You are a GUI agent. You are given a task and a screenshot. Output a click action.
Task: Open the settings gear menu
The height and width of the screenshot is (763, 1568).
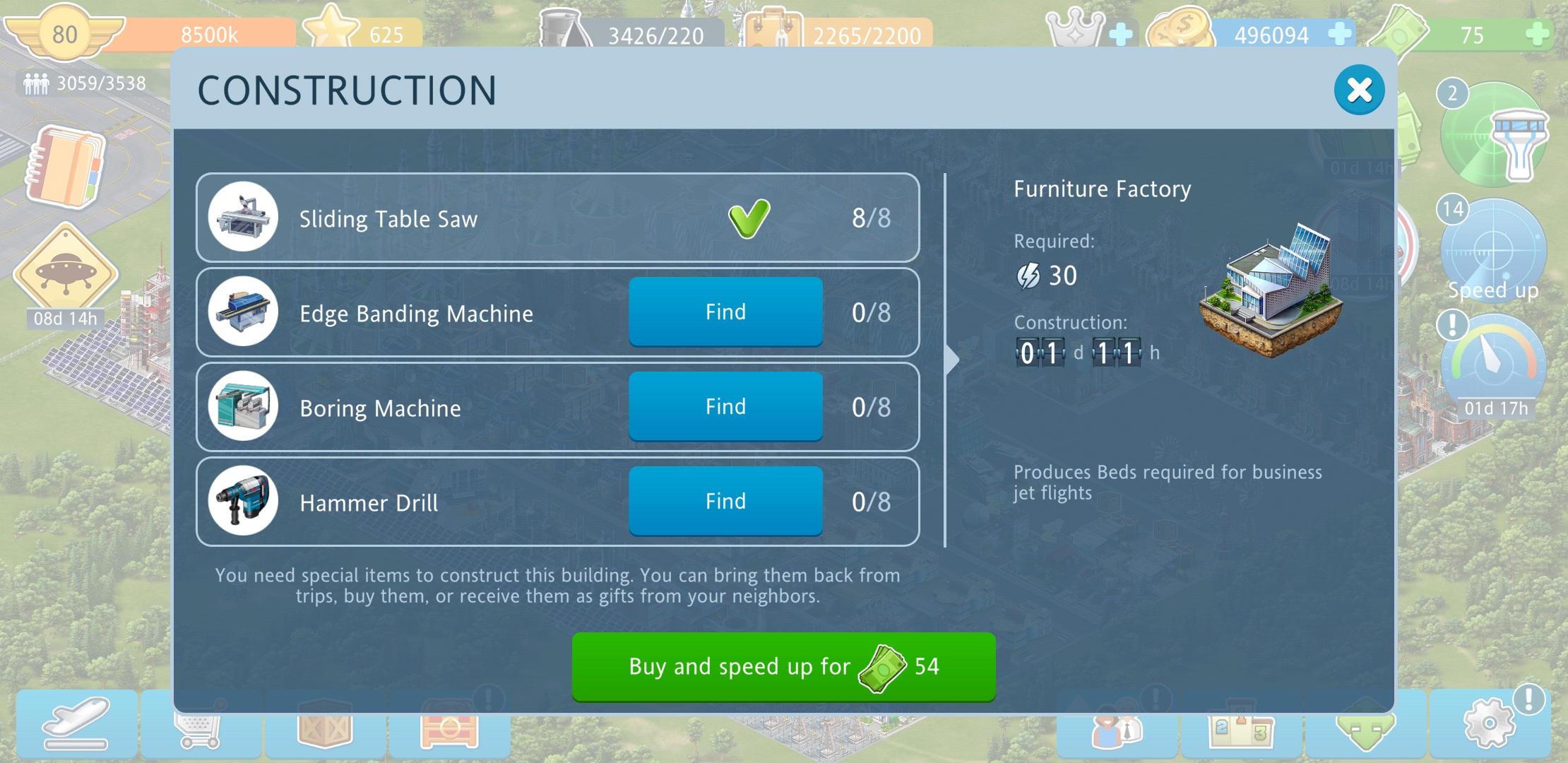[x=1489, y=723]
